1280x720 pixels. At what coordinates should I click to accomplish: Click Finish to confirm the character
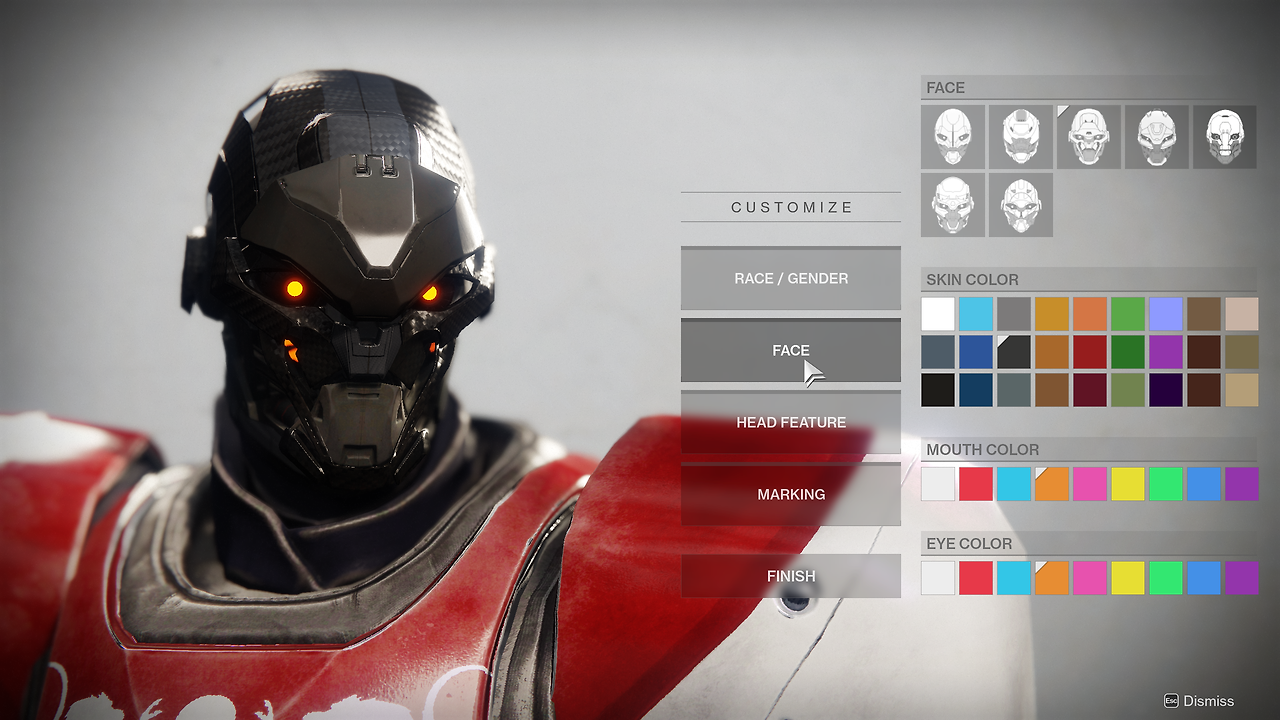[x=790, y=576]
